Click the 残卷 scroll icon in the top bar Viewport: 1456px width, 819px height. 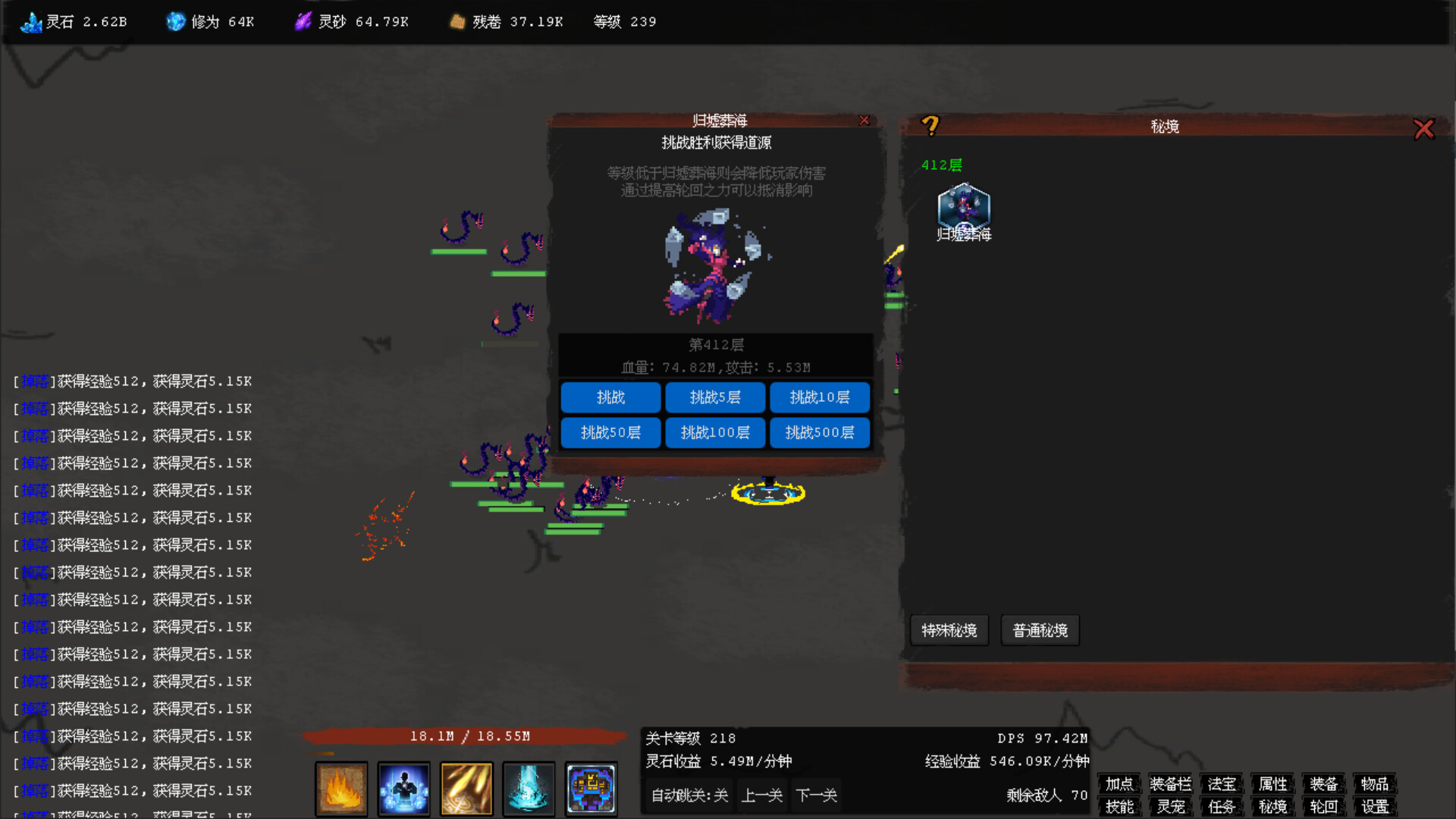point(457,21)
